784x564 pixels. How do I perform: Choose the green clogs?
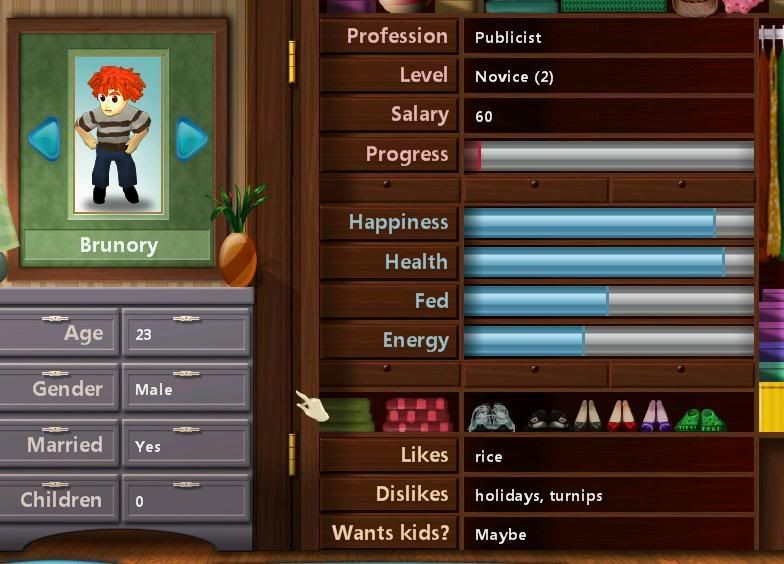click(700, 419)
